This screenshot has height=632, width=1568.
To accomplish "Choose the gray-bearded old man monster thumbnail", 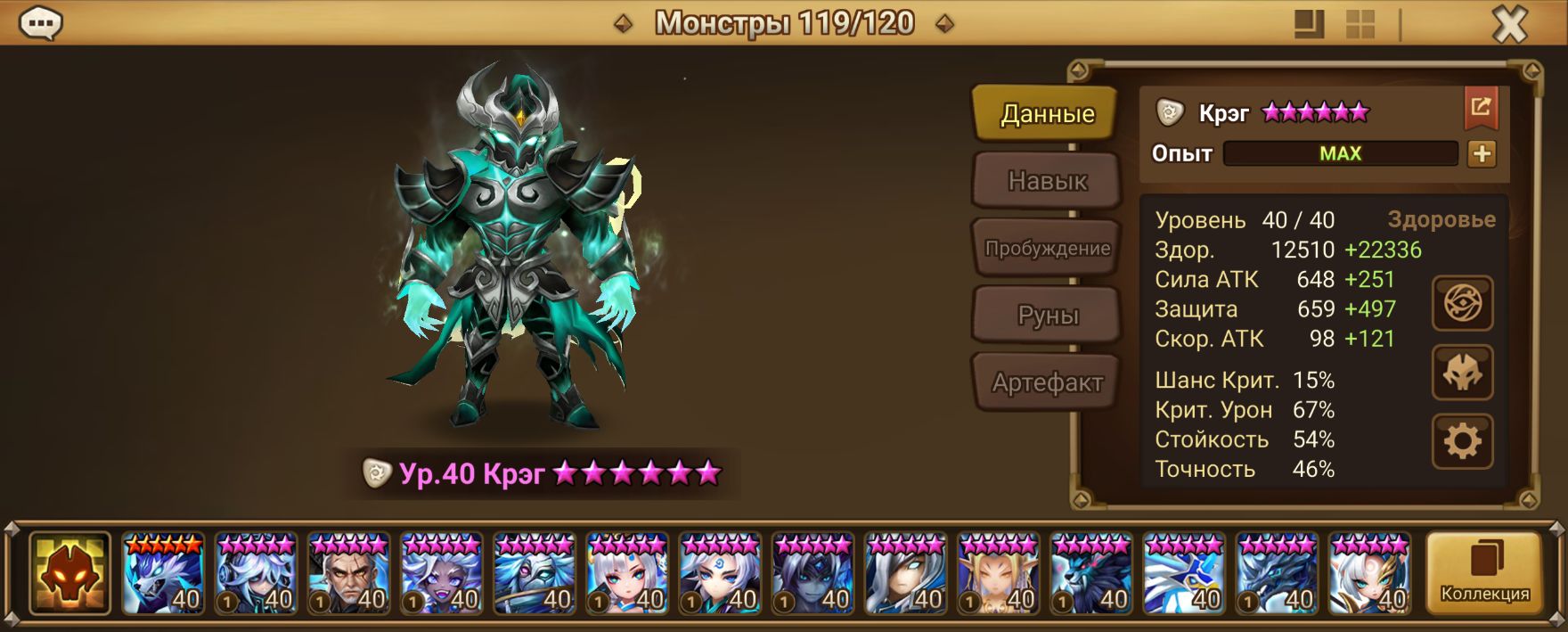I will (x=348, y=573).
